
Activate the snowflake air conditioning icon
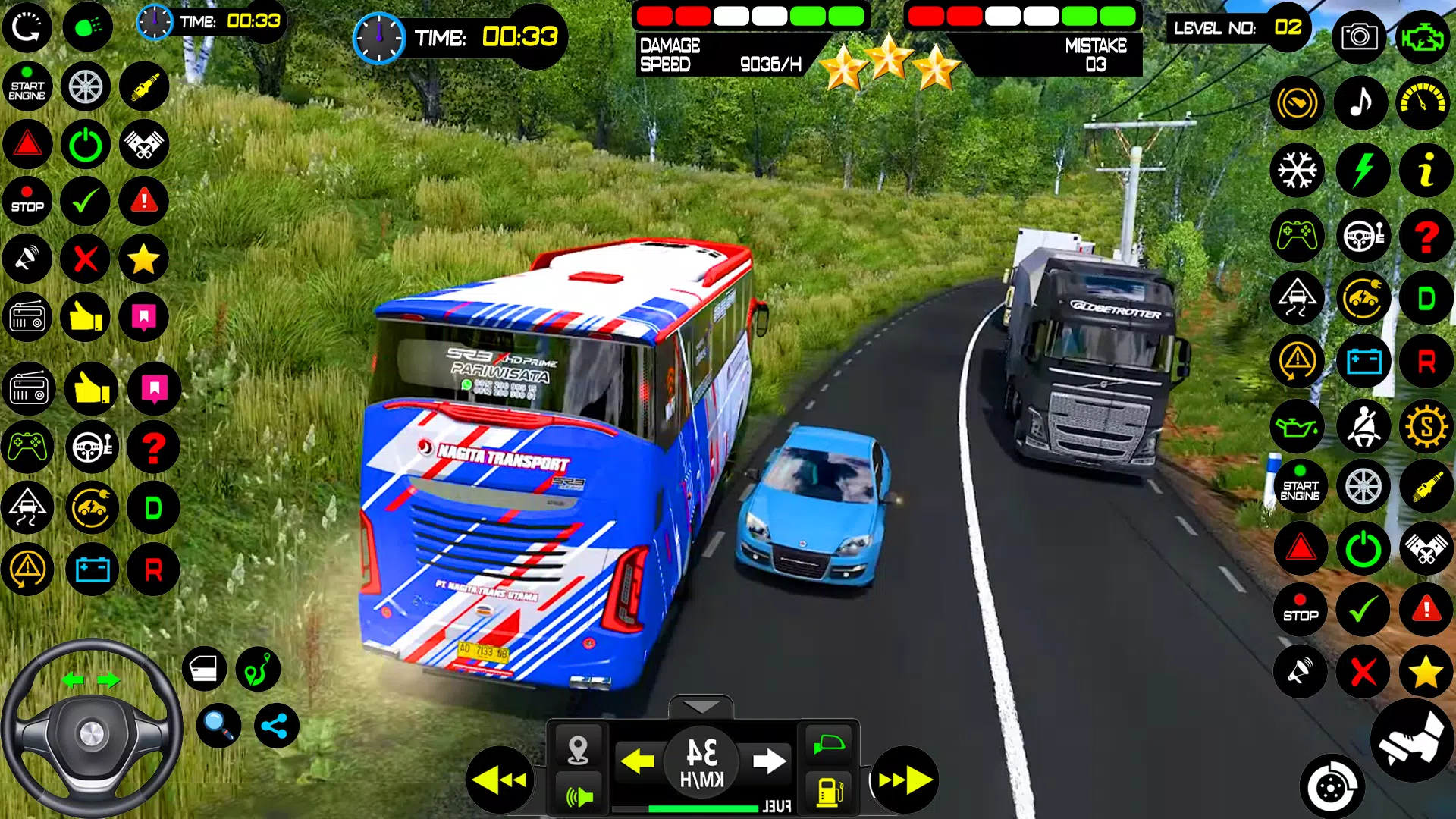pos(1298,170)
